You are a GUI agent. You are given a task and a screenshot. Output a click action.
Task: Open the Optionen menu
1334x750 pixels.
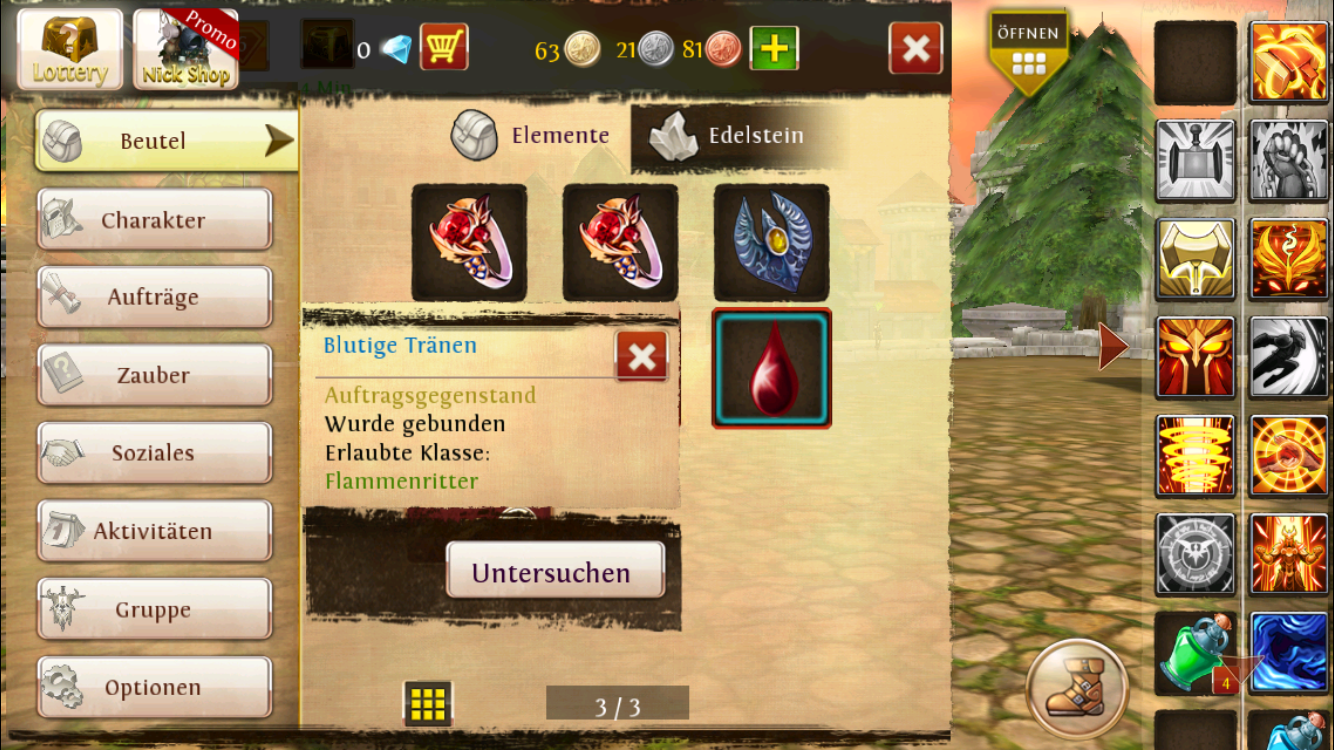[154, 687]
